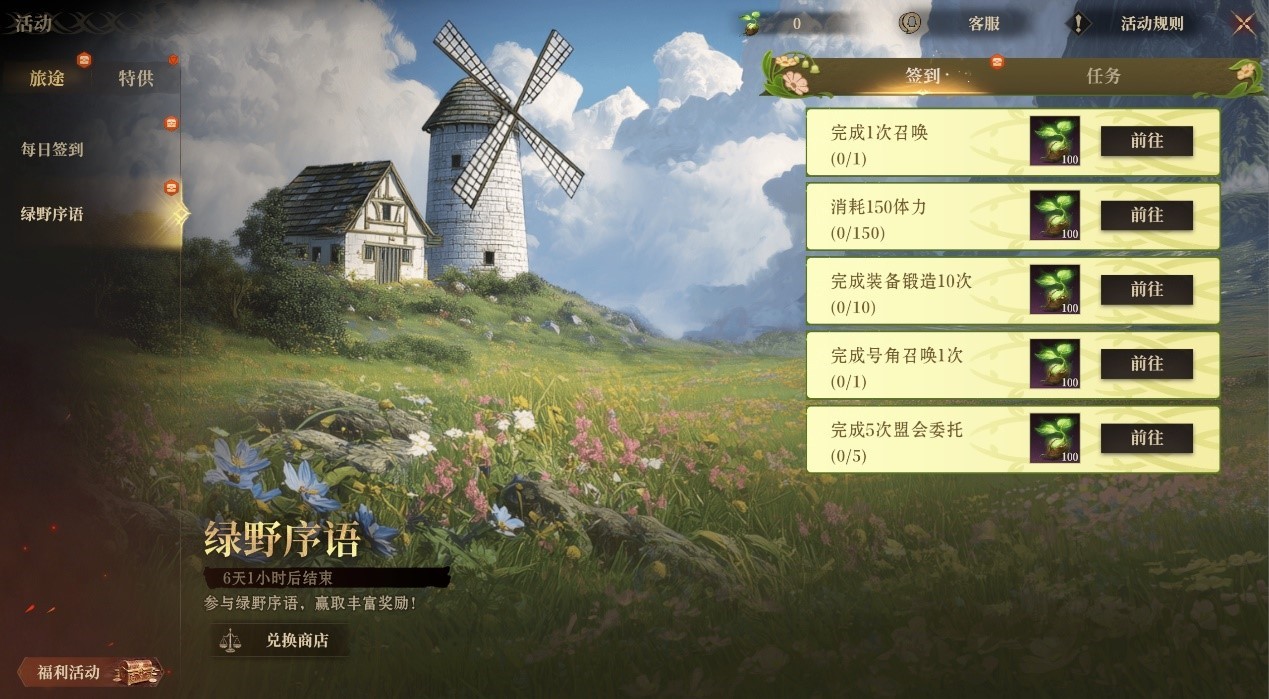Image resolution: width=1269 pixels, height=699 pixels.
Task: Show the 任务 tab
Action: (x=1103, y=76)
